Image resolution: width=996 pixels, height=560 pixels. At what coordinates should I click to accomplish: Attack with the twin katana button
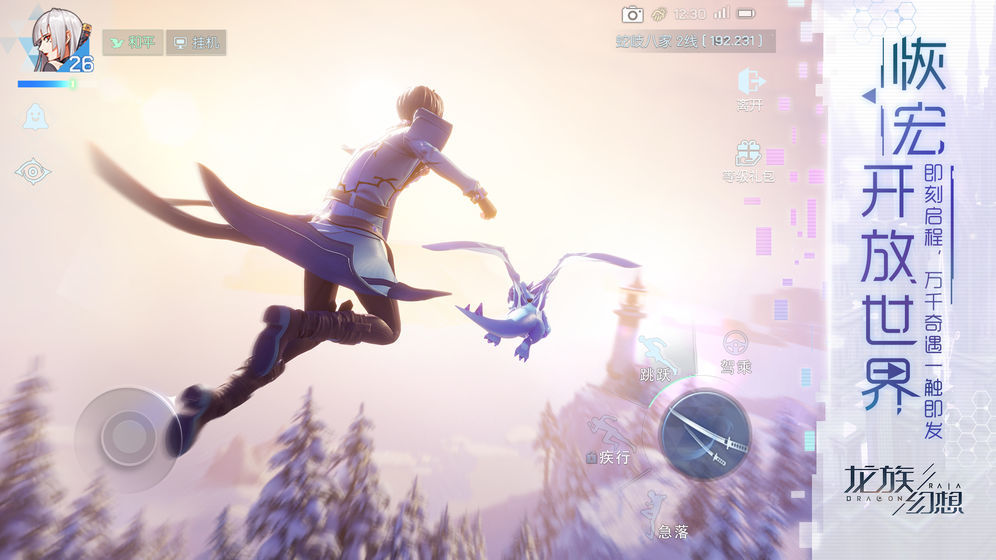click(x=704, y=434)
